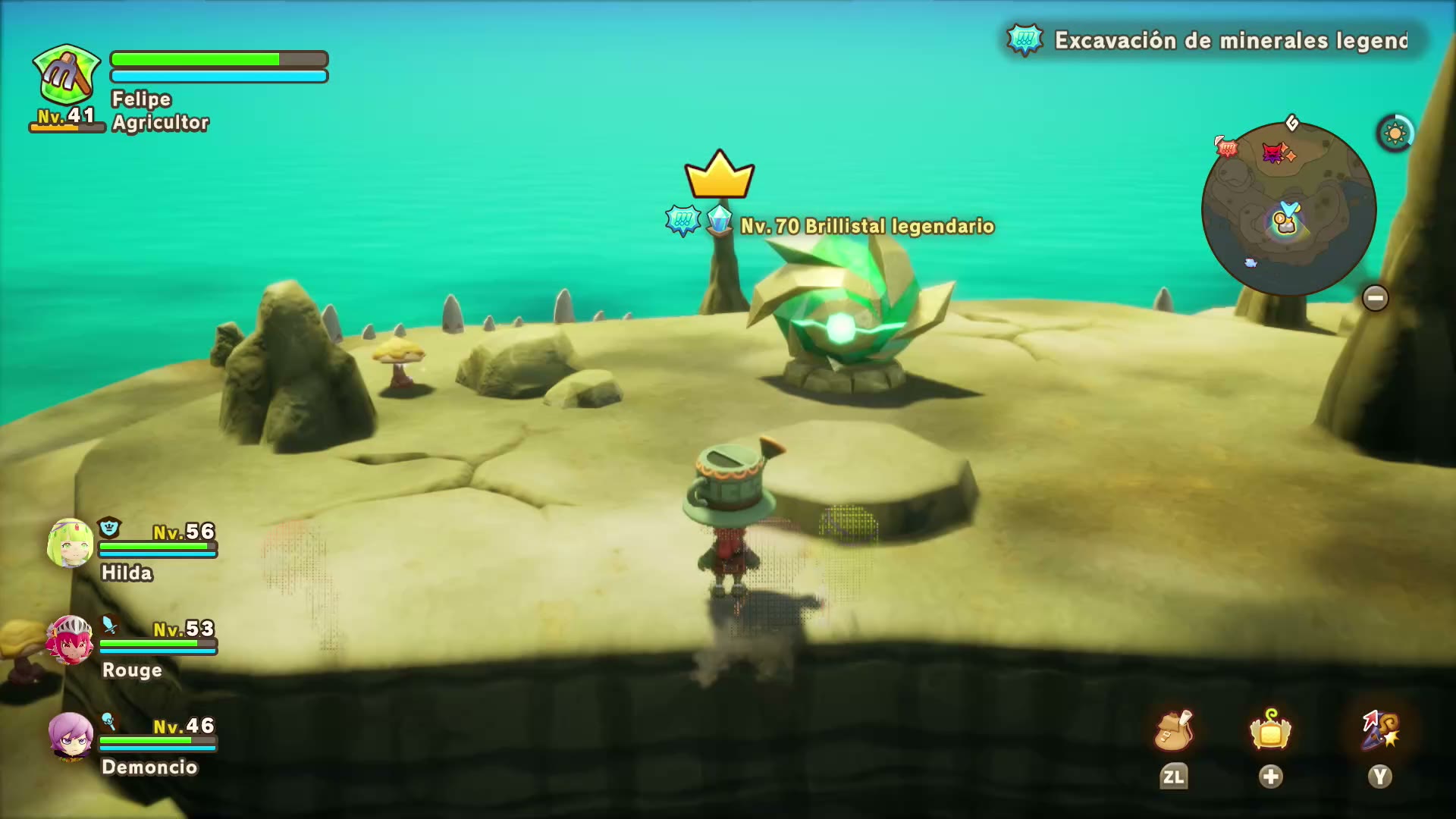Image resolution: width=1456 pixels, height=819 pixels.
Task: Click Felipe's Agricultor class emblem
Action: pos(67,75)
